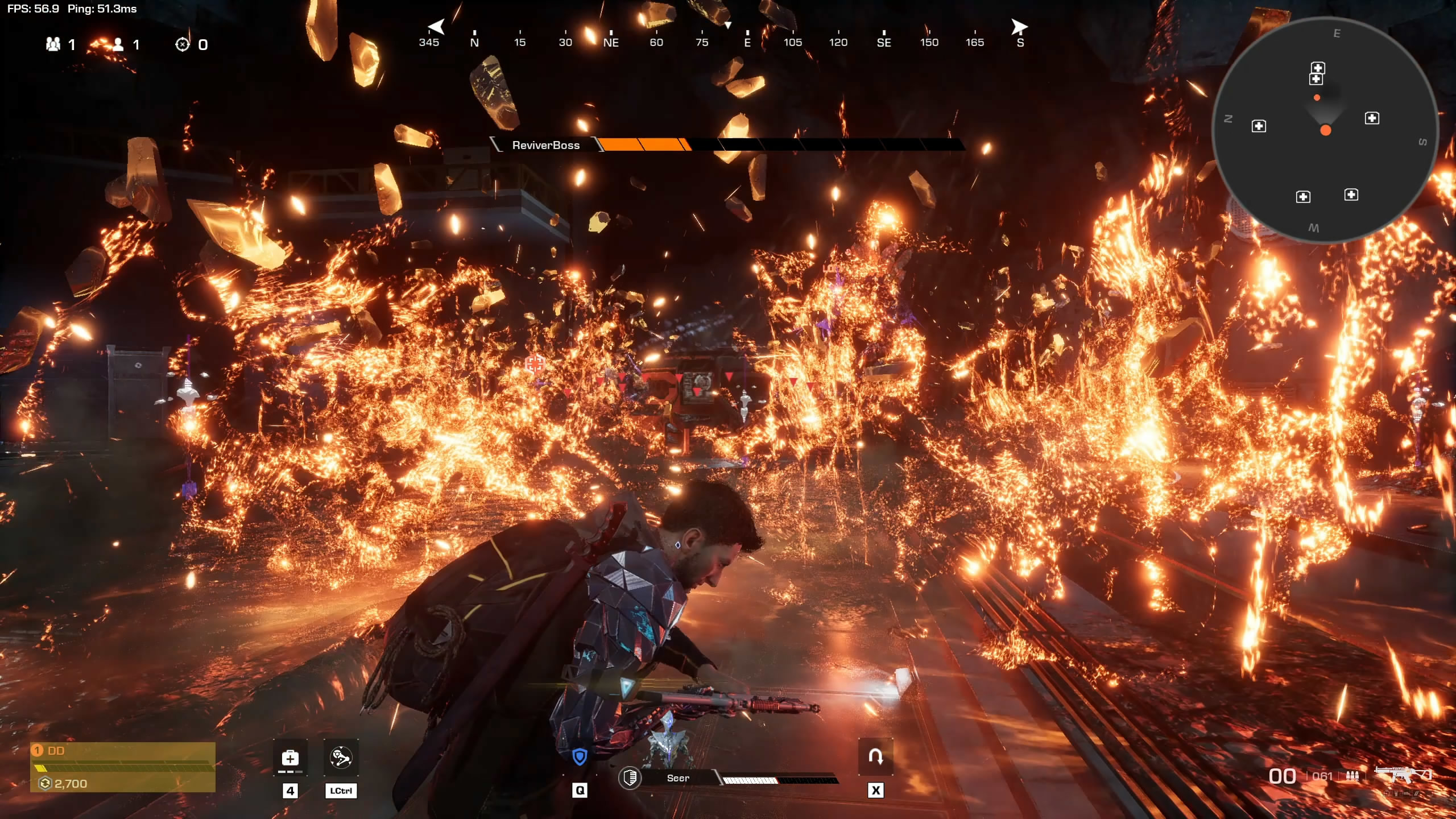Click the squads remaining icon

click(x=53, y=44)
